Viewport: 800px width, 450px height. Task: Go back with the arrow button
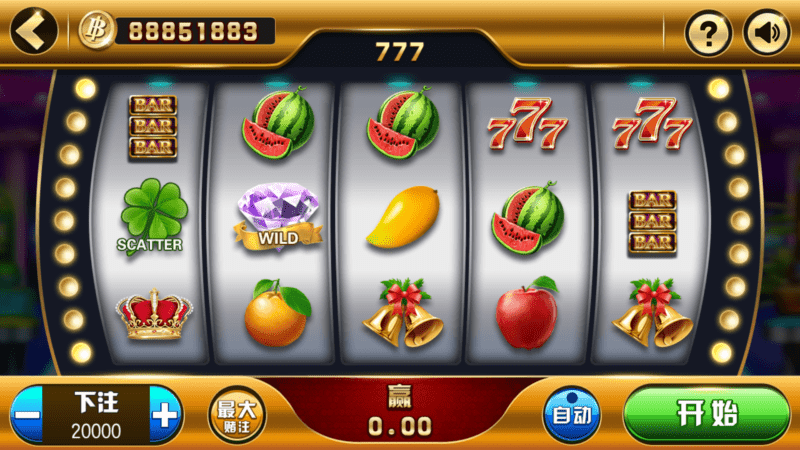[x=34, y=31]
